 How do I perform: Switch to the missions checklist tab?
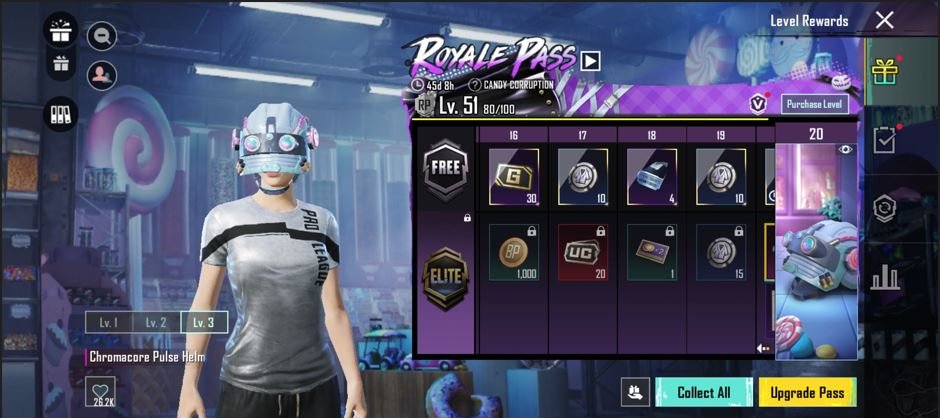(x=883, y=141)
